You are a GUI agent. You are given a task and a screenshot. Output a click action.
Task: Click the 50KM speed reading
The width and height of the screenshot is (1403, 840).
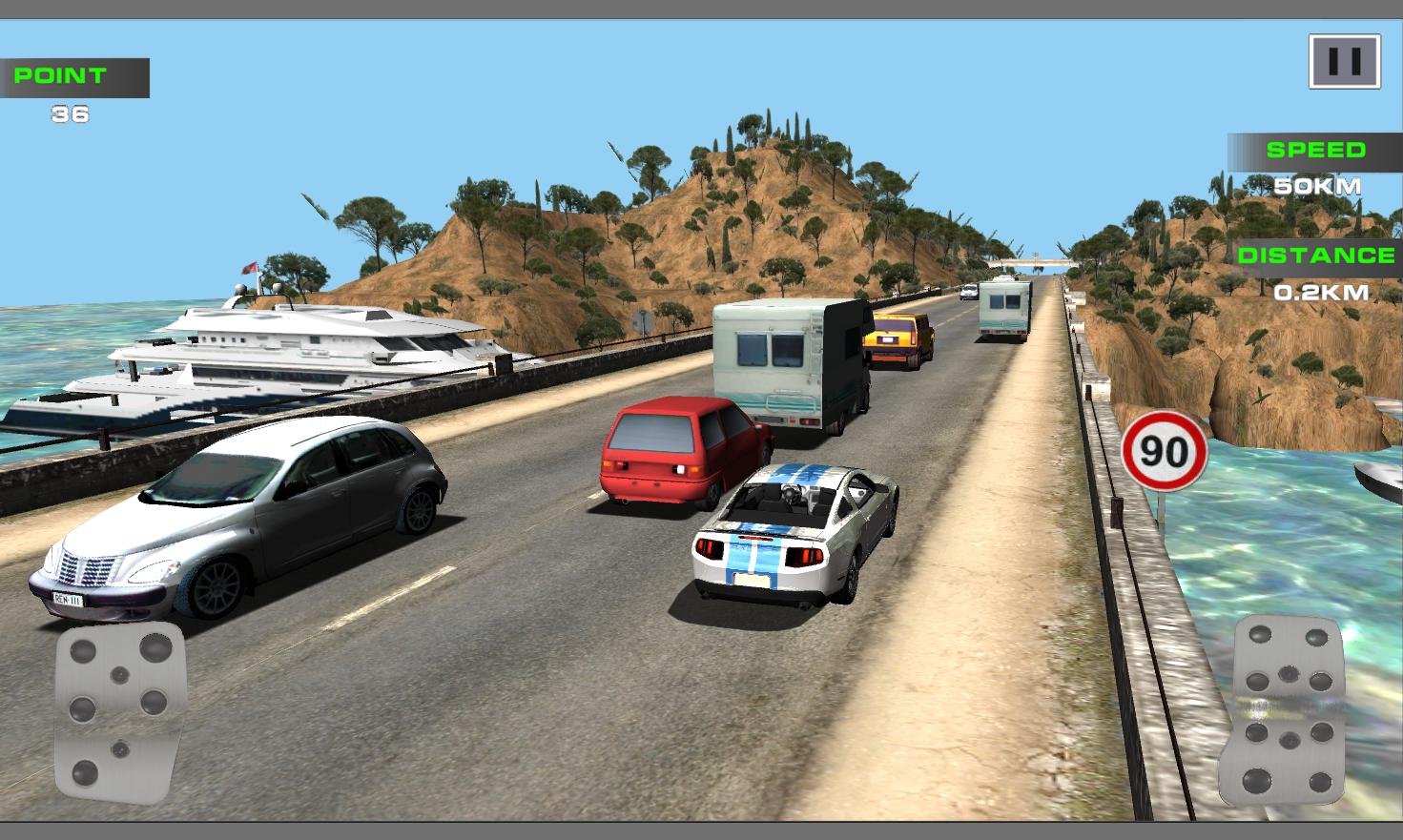tap(1319, 187)
